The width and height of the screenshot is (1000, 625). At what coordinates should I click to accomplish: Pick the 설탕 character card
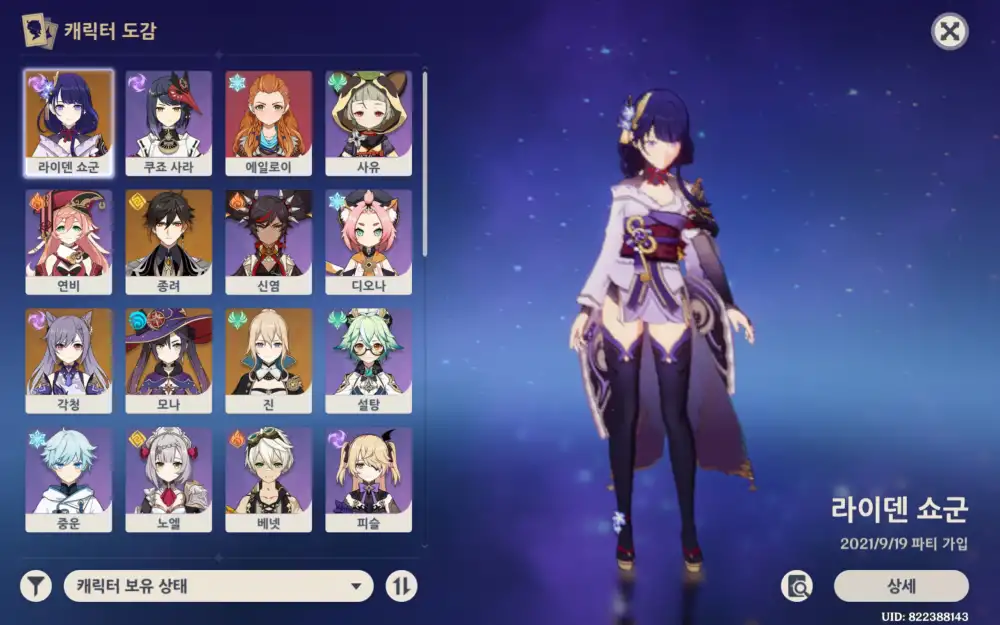[x=369, y=360]
